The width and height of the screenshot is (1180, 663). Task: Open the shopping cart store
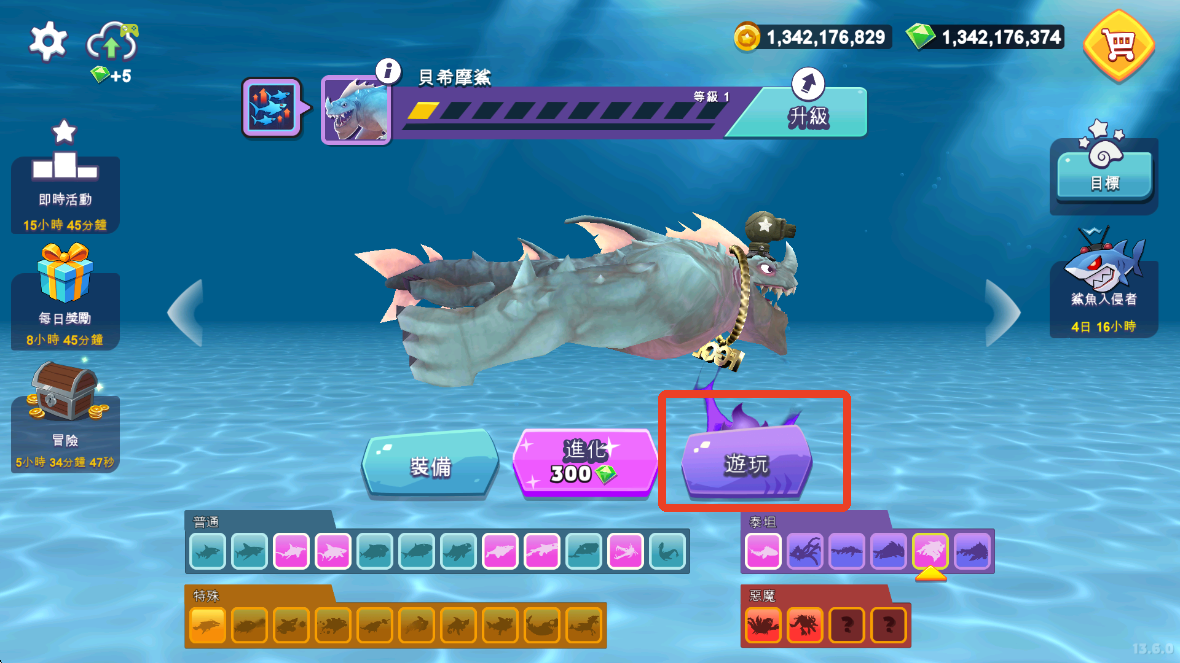tap(1118, 44)
